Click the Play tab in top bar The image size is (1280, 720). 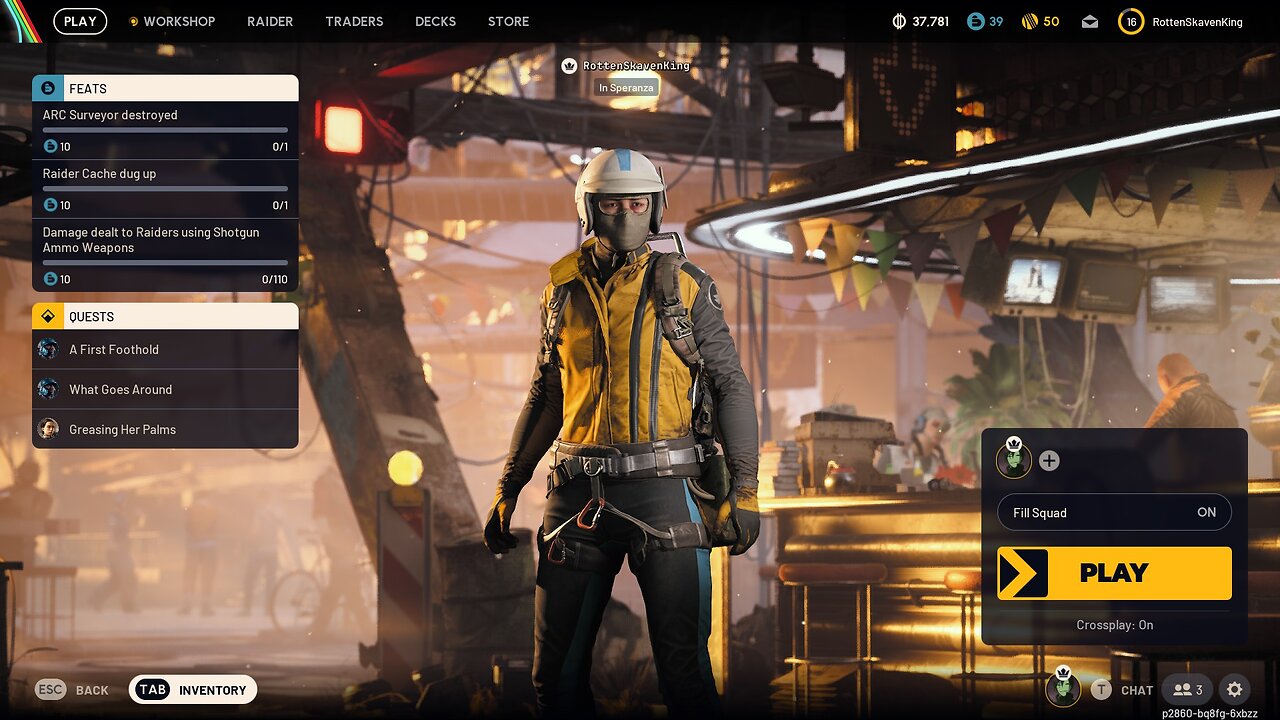pos(80,21)
